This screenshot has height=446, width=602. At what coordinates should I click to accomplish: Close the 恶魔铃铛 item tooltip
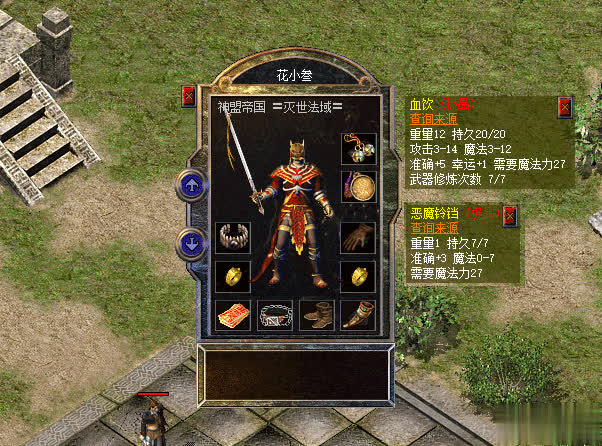point(510,214)
